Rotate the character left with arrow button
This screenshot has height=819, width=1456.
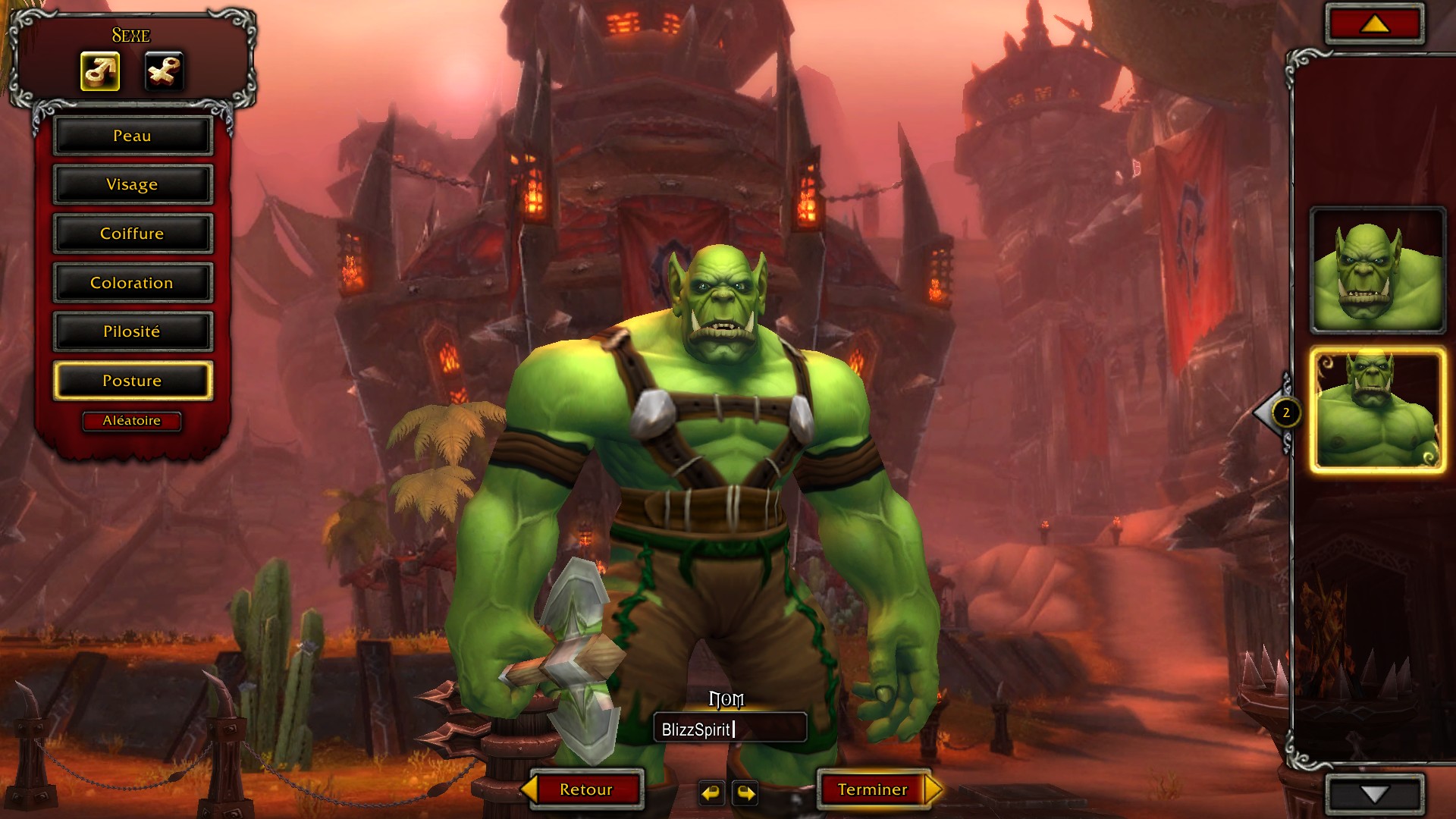pos(711,793)
